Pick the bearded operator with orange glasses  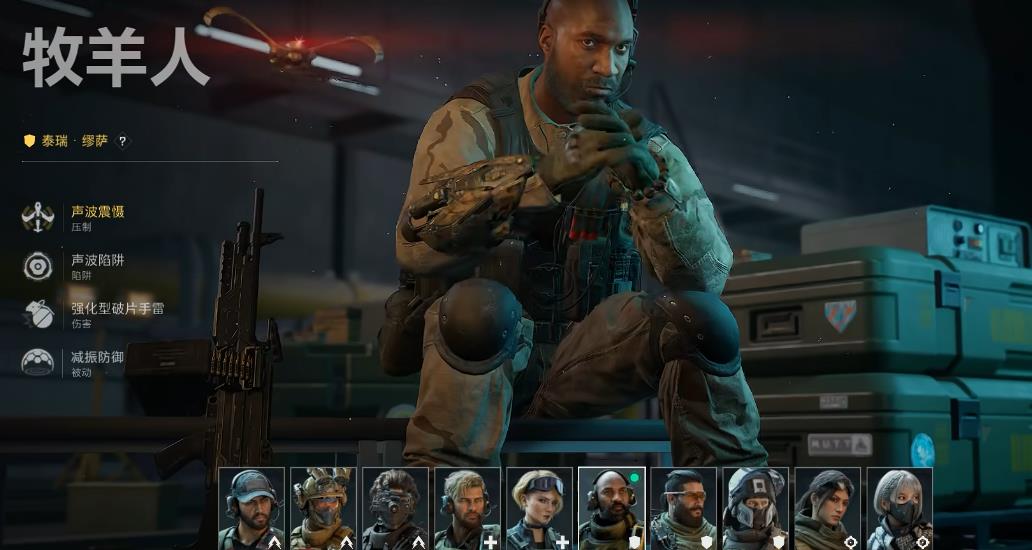coord(683,508)
